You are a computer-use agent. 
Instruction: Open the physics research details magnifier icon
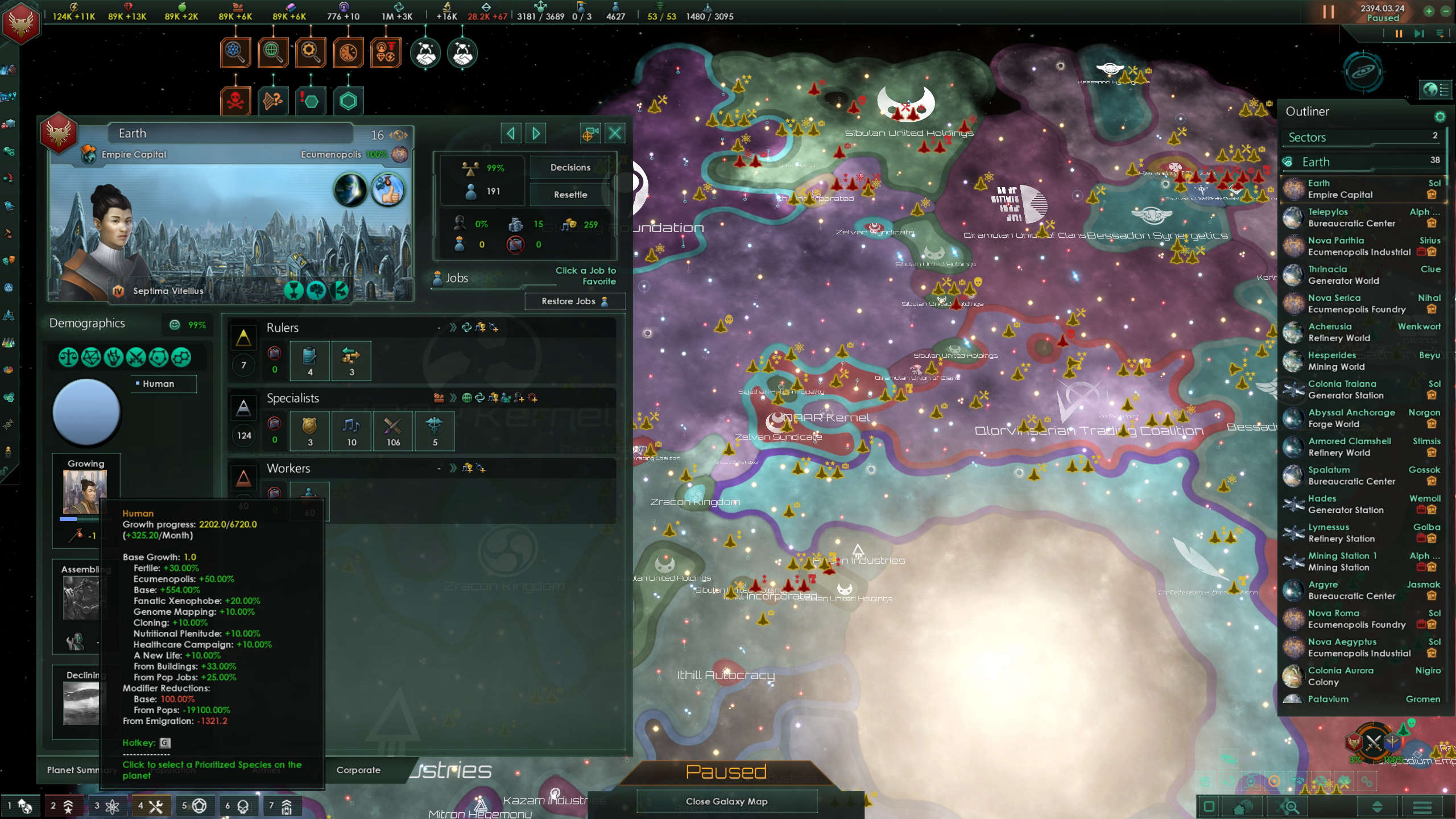pyautogui.click(x=235, y=52)
